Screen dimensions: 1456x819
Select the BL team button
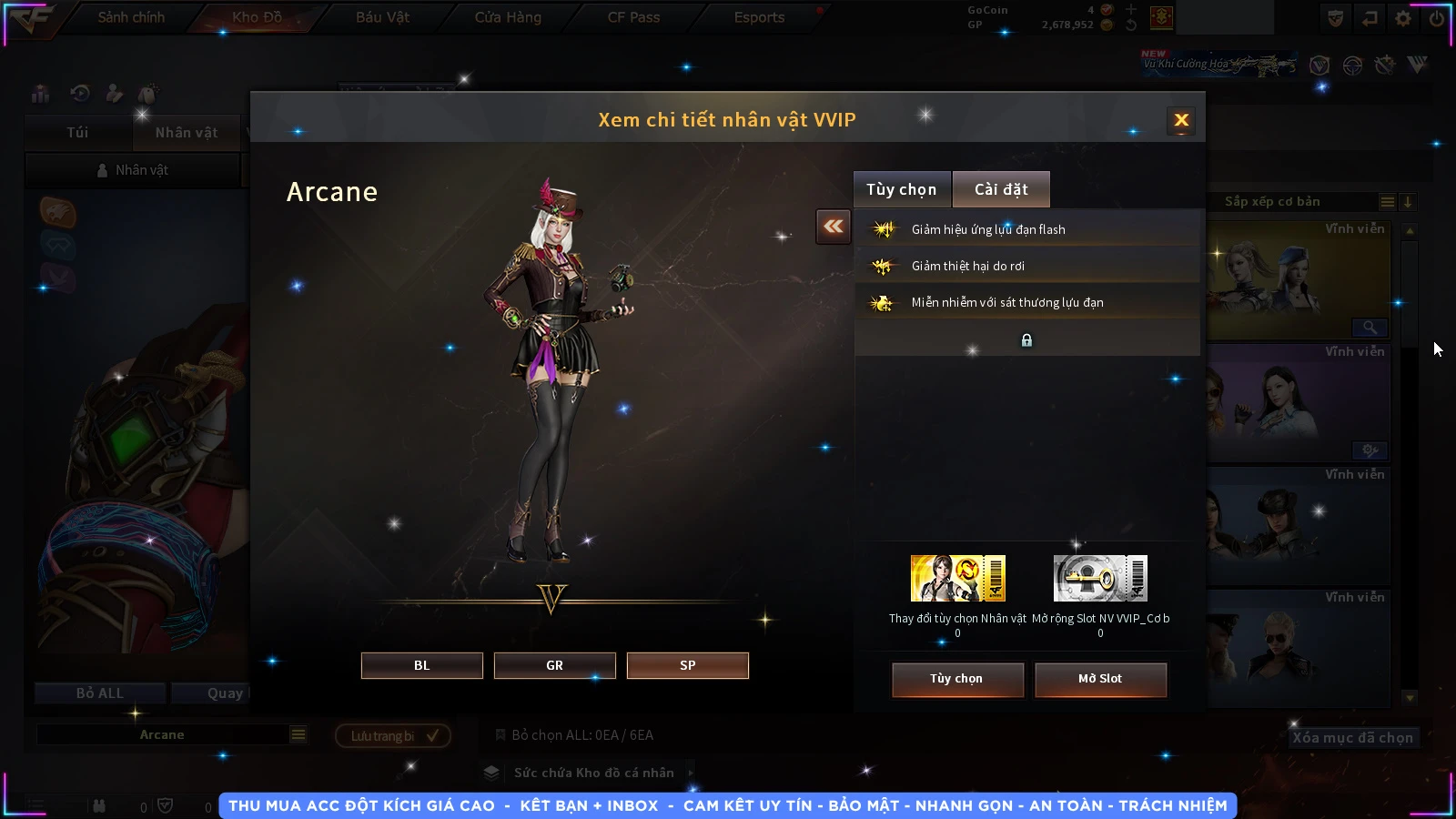click(x=421, y=665)
